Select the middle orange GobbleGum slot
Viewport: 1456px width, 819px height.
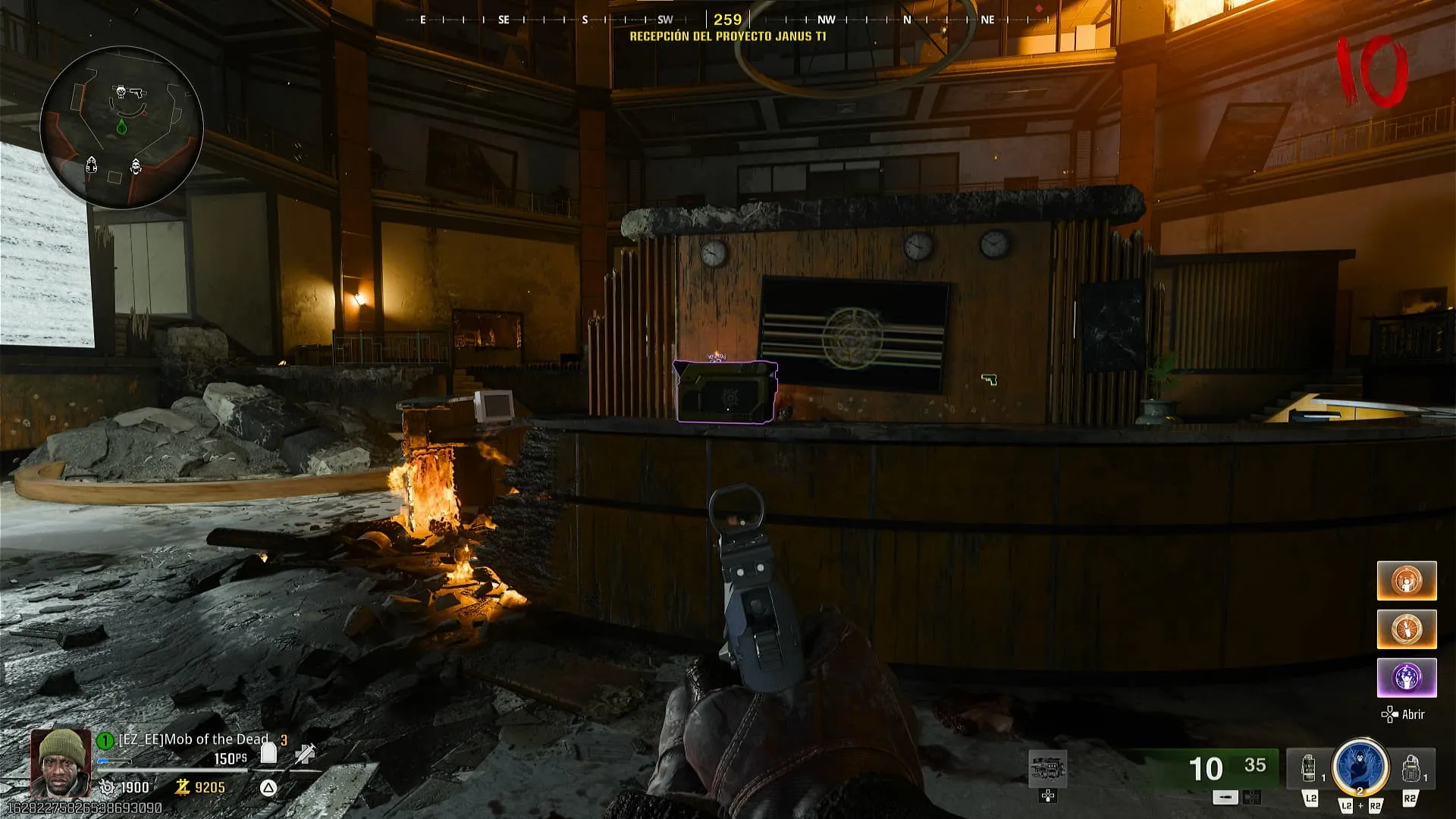click(x=1407, y=629)
